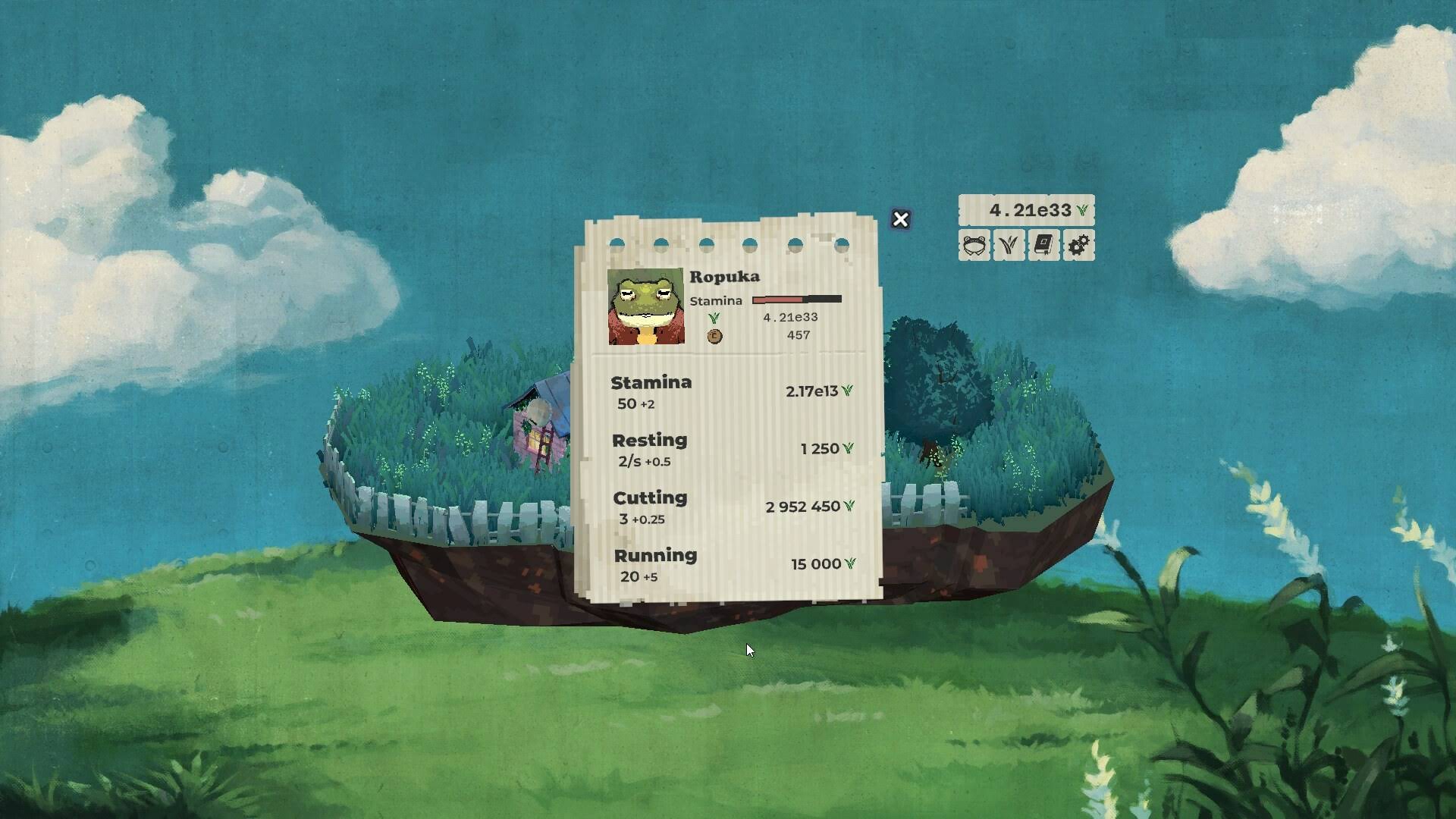Click the coin icon under Ropuka's stamina
This screenshot has width=1456, height=819.
714,334
